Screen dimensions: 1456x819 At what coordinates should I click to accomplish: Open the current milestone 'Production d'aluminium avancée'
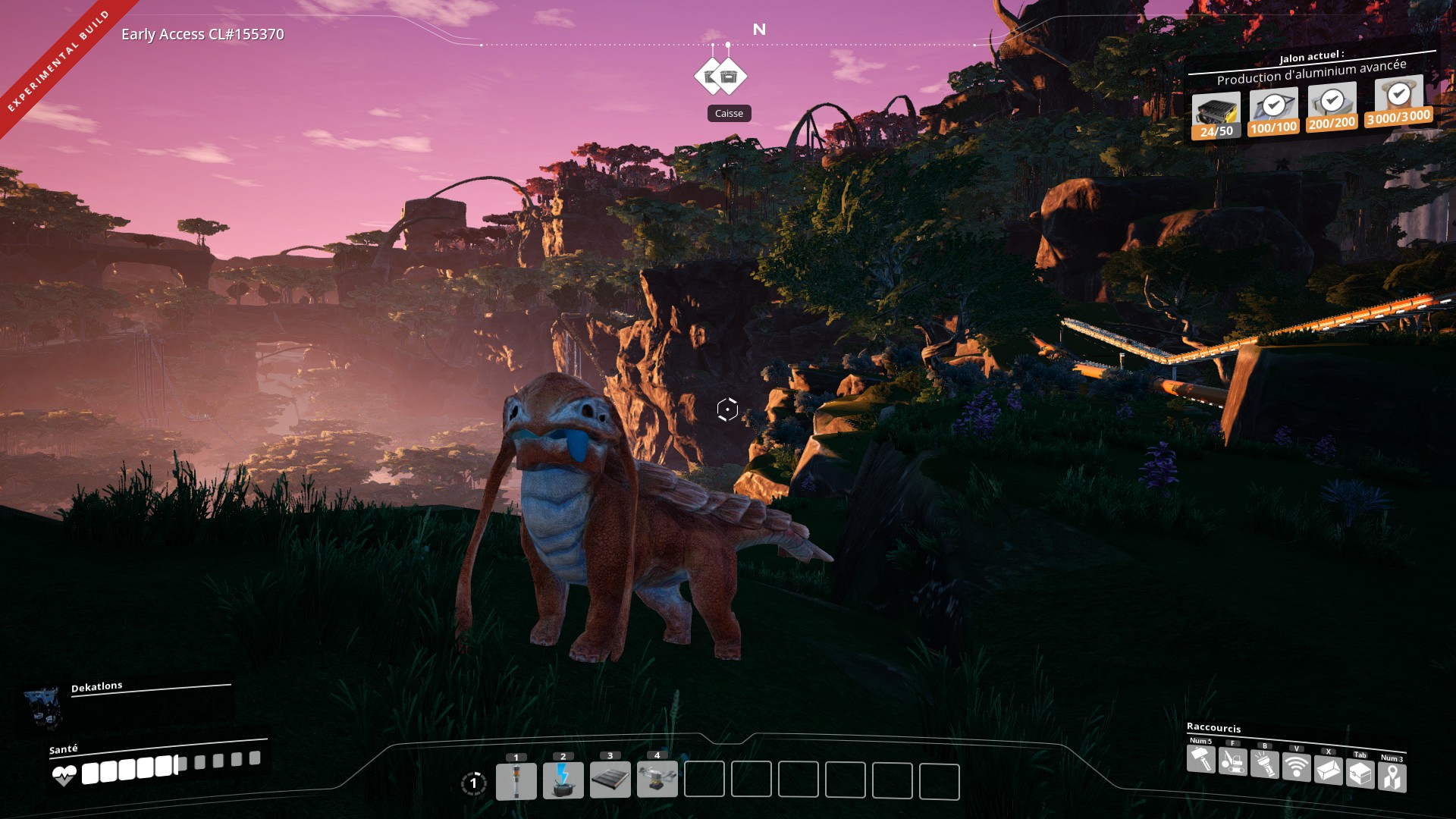1311,72
